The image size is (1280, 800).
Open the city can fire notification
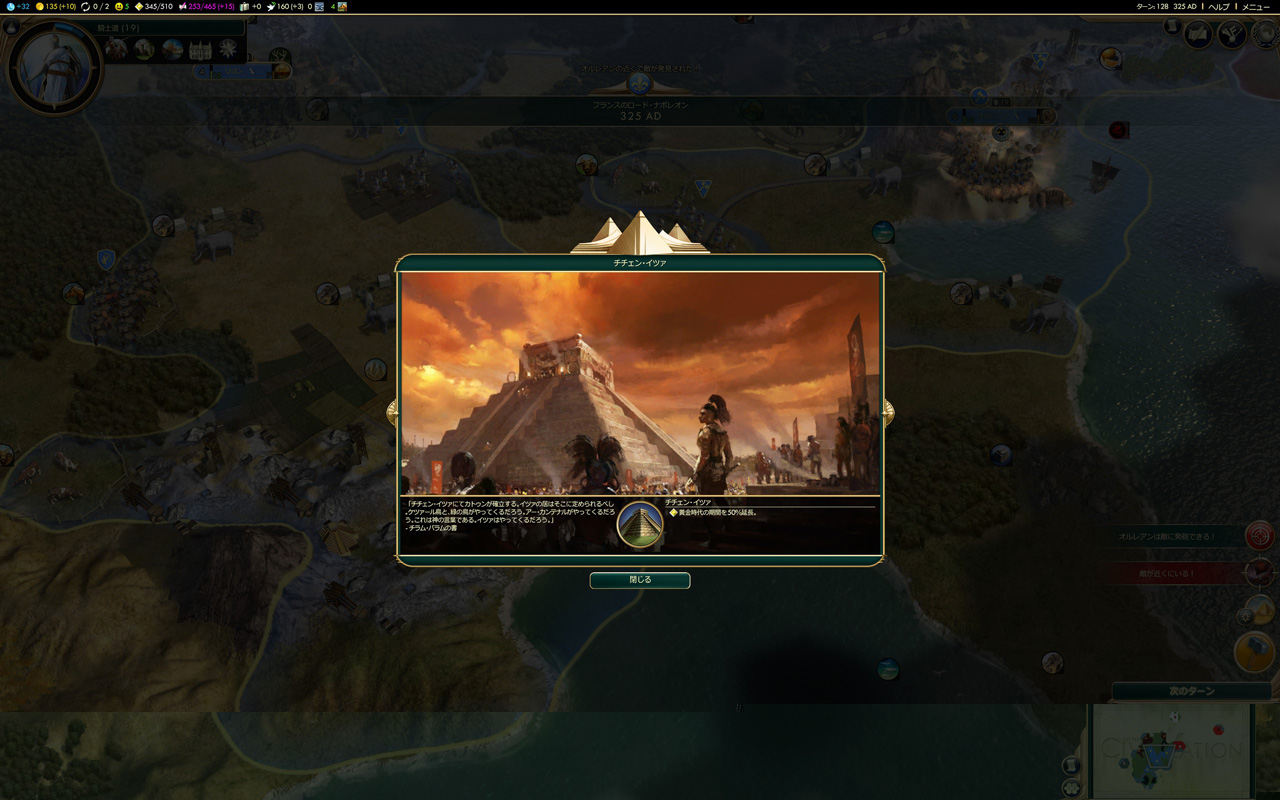pyautogui.click(x=1259, y=536)
